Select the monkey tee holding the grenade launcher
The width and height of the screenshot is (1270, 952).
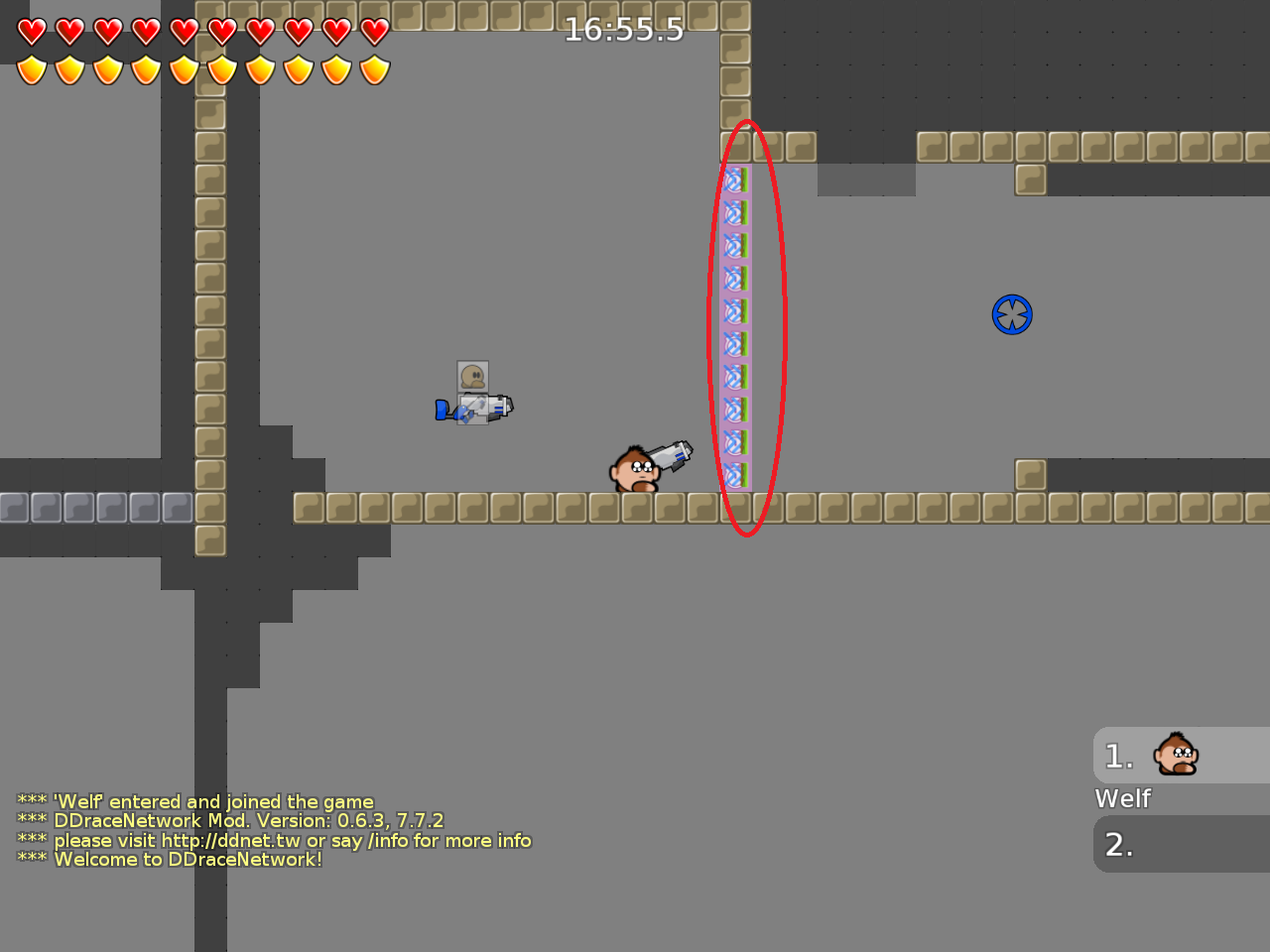640,468
